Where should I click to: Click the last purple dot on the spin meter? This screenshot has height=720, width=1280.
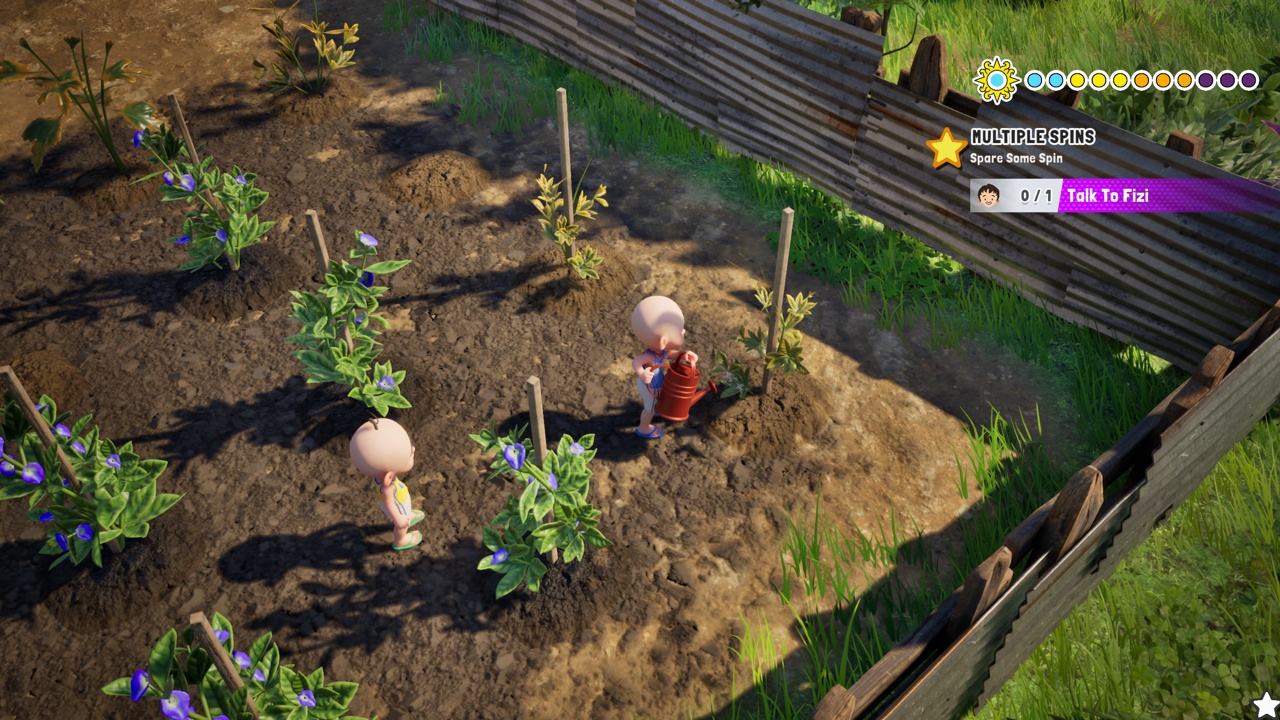point(1248,80)
